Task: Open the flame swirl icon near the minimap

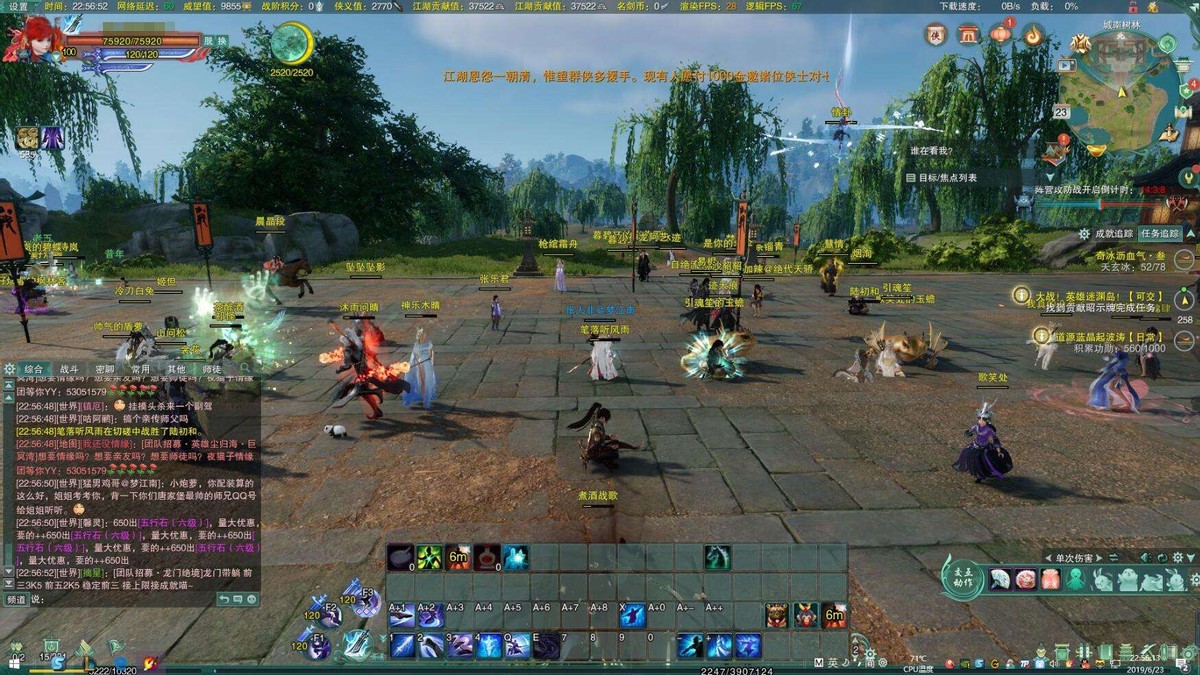Action: tap(1033, 35)
